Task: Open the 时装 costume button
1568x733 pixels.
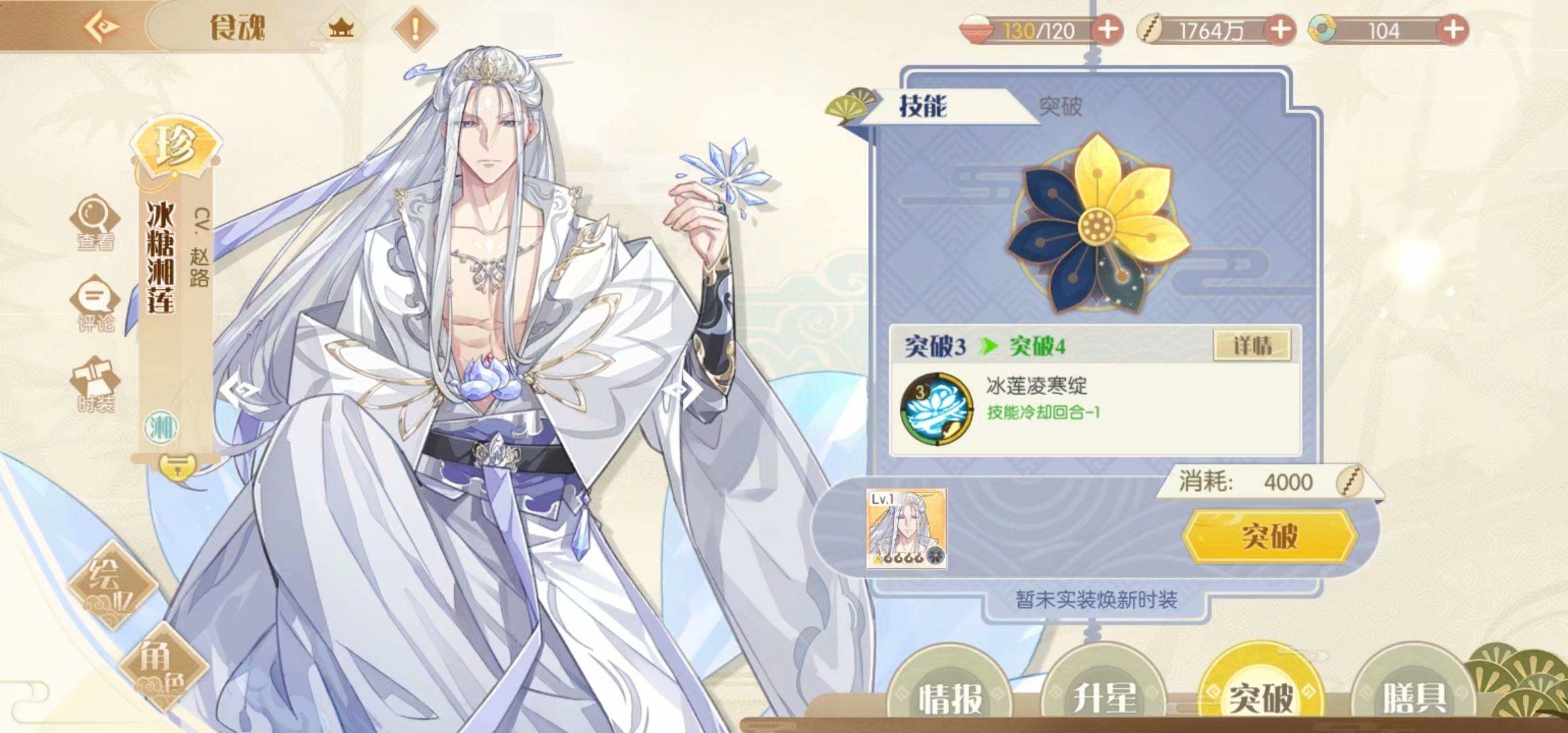Action: coord(95,383)
